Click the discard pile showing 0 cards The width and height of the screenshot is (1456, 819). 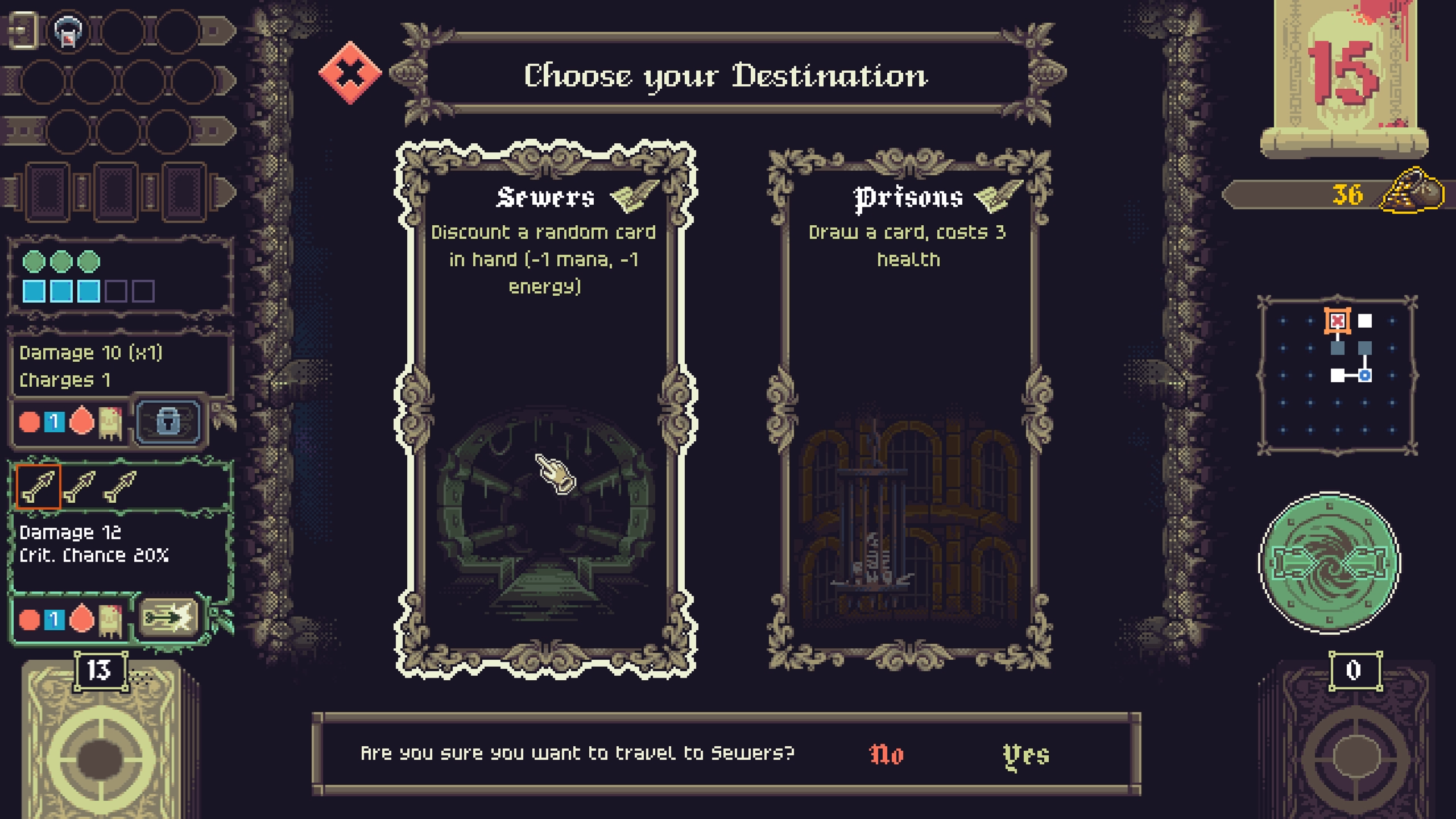click(1356, 751)
